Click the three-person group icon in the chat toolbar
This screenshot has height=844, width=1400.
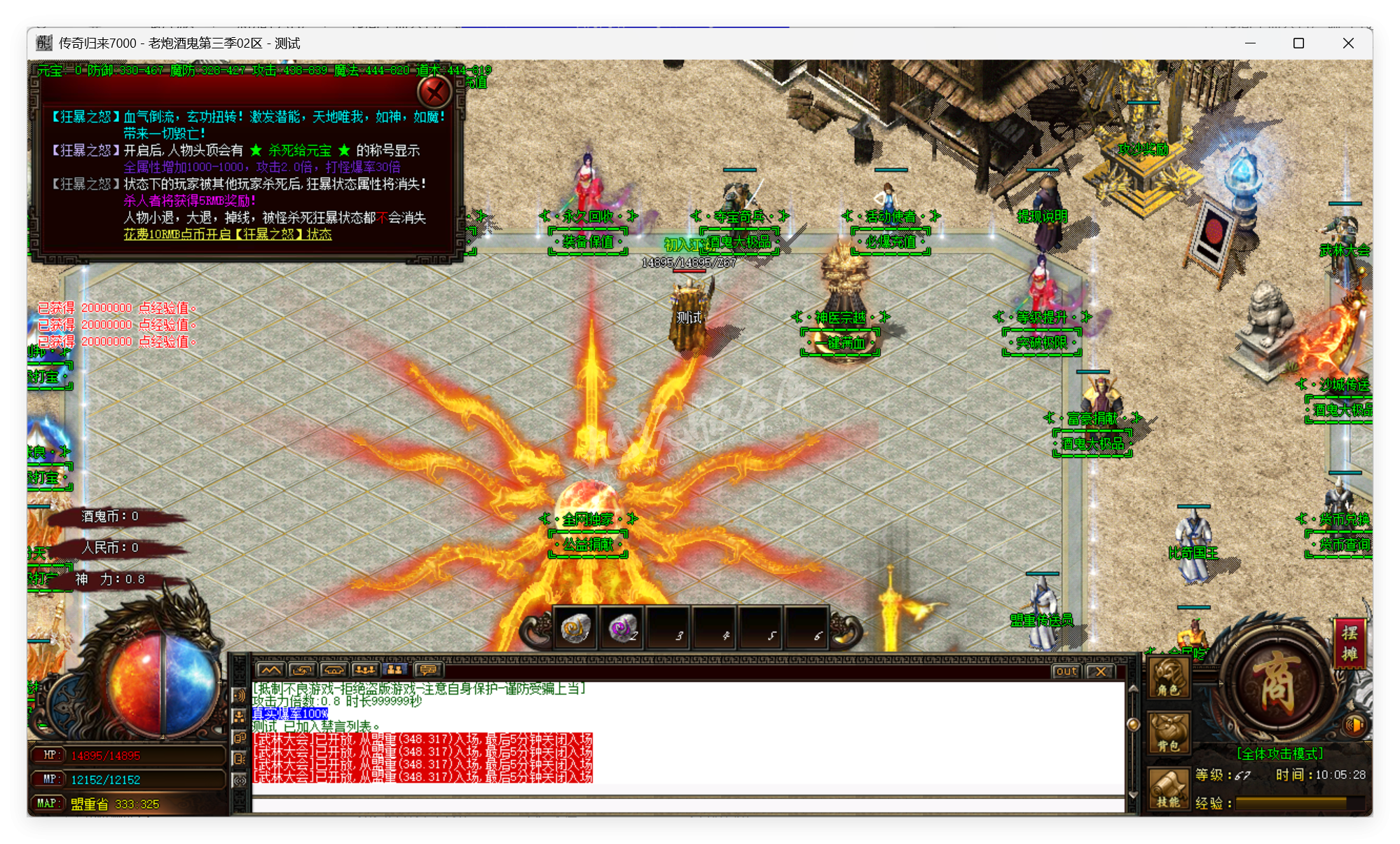click(364, 669)
